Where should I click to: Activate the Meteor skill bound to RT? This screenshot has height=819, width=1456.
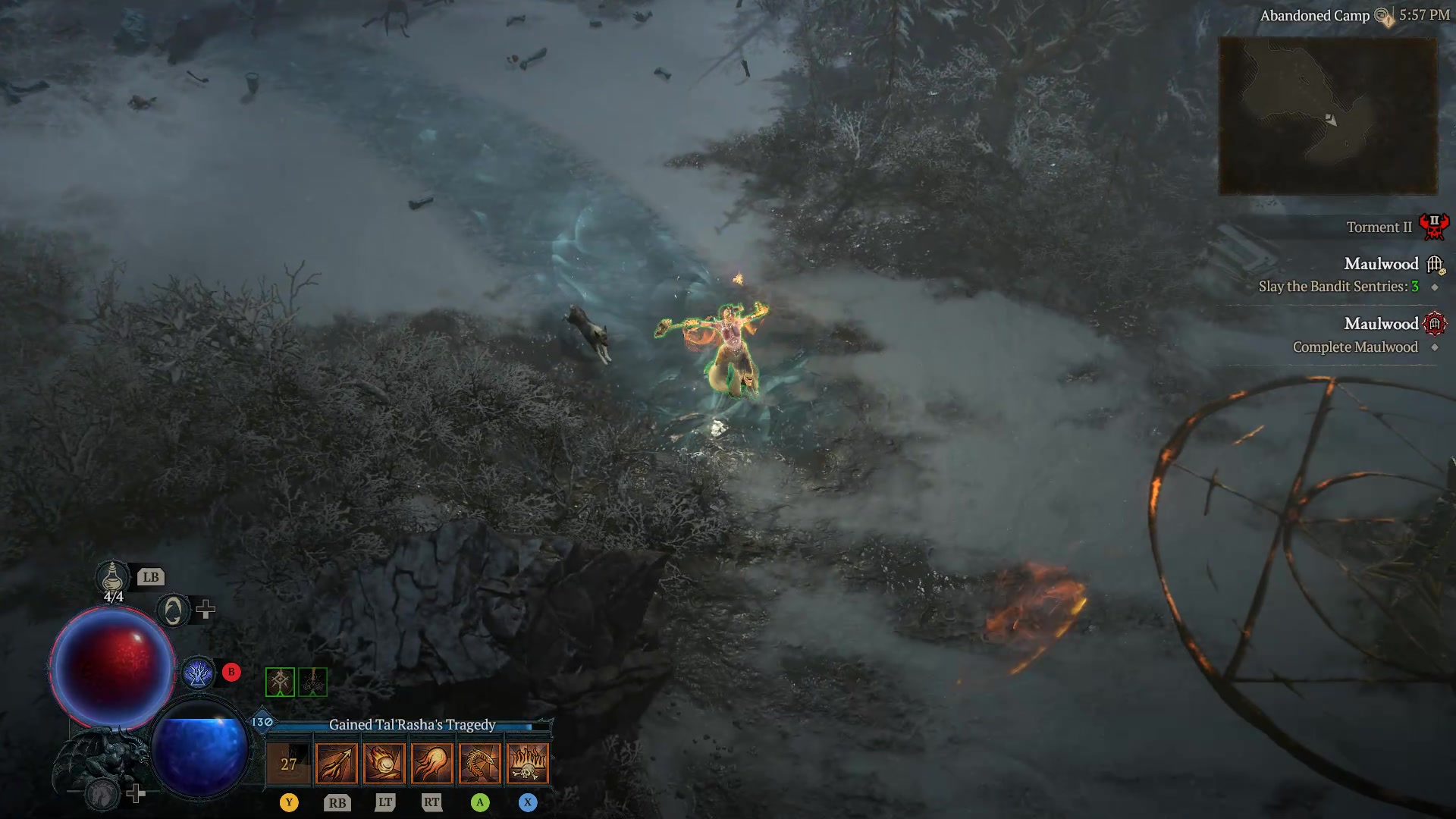[431, 762]
